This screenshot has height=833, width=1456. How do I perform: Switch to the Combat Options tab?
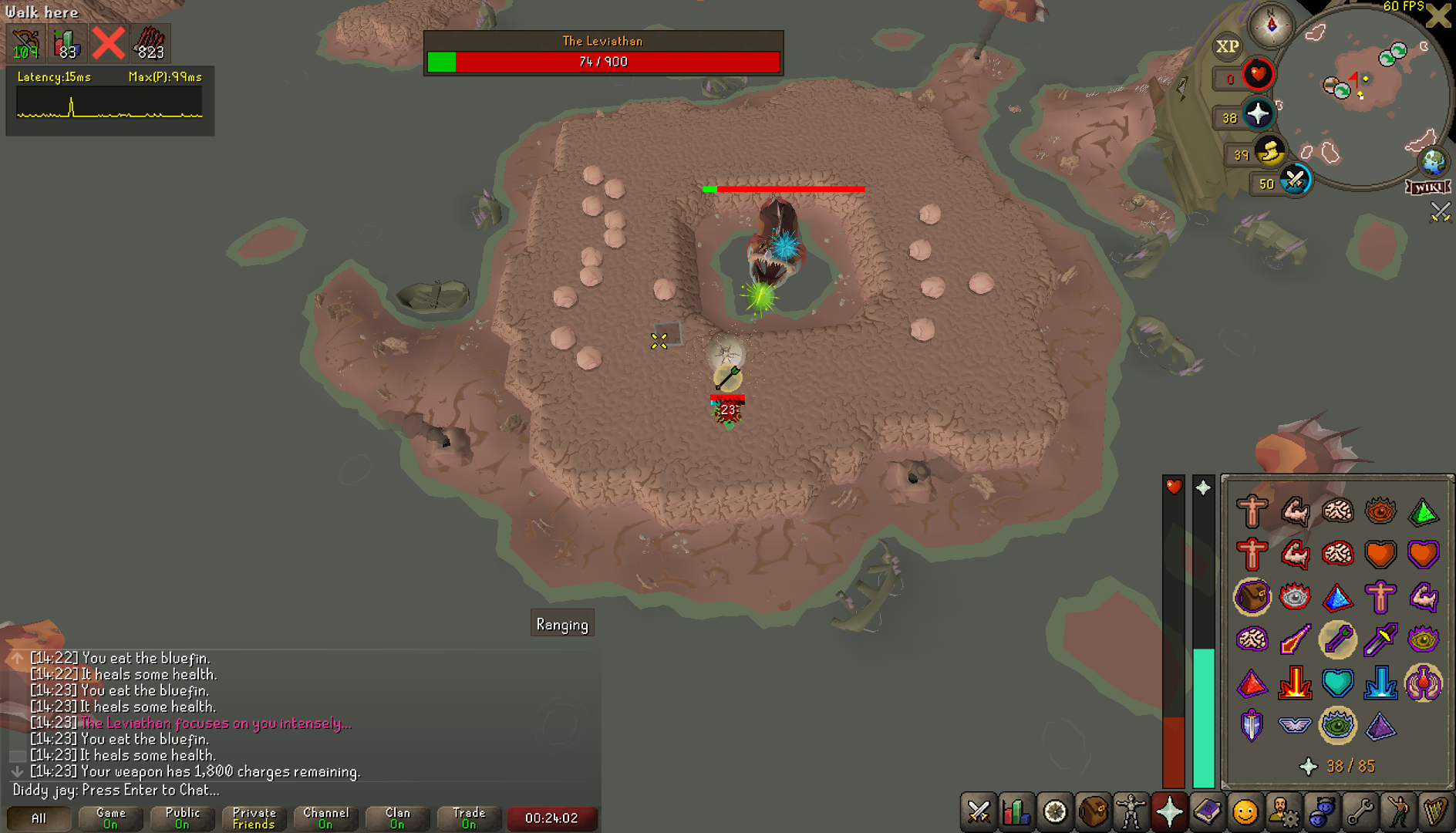coord(979,812)
